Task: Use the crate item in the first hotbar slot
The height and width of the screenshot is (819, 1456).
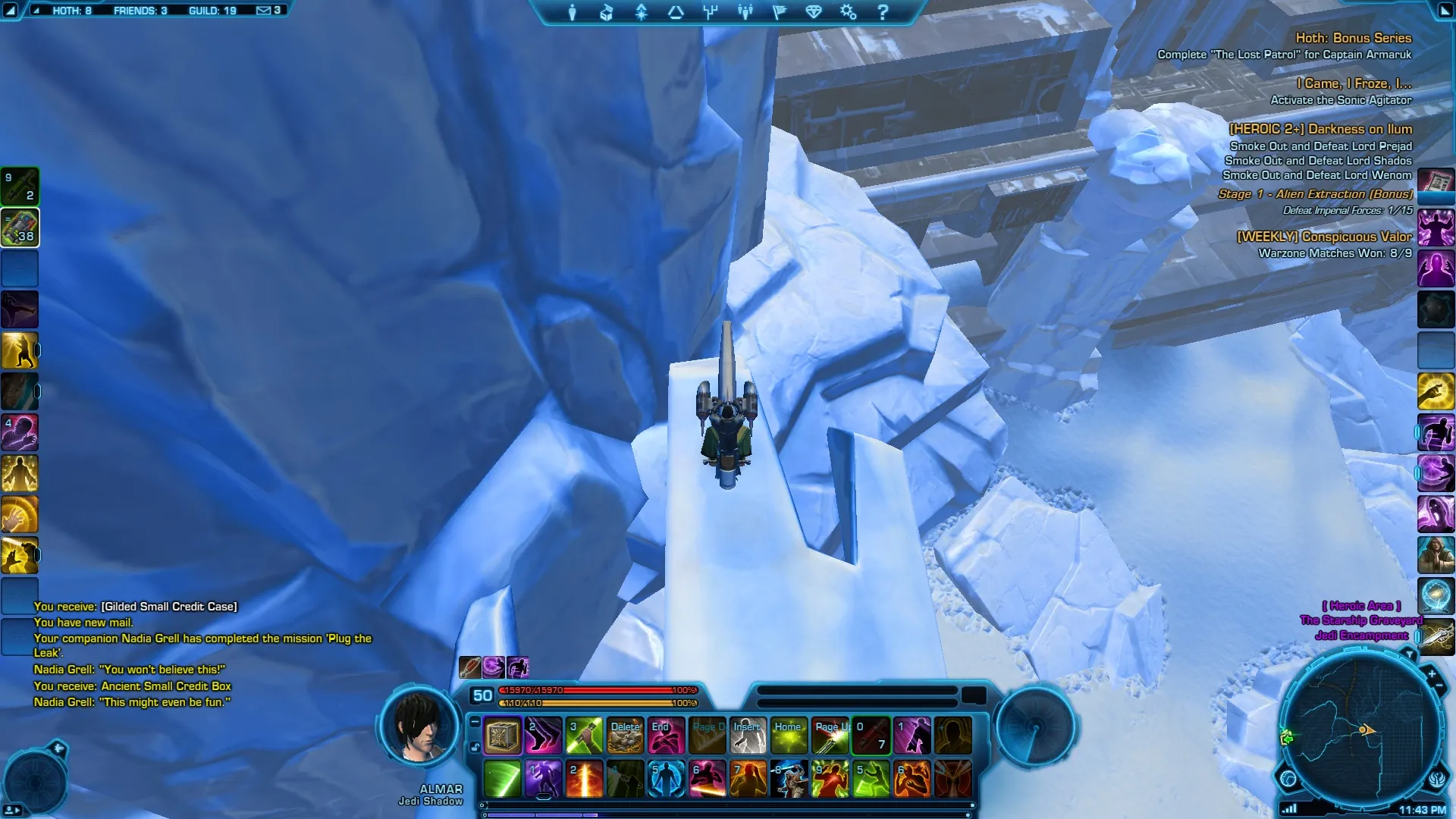Action: 502,736
